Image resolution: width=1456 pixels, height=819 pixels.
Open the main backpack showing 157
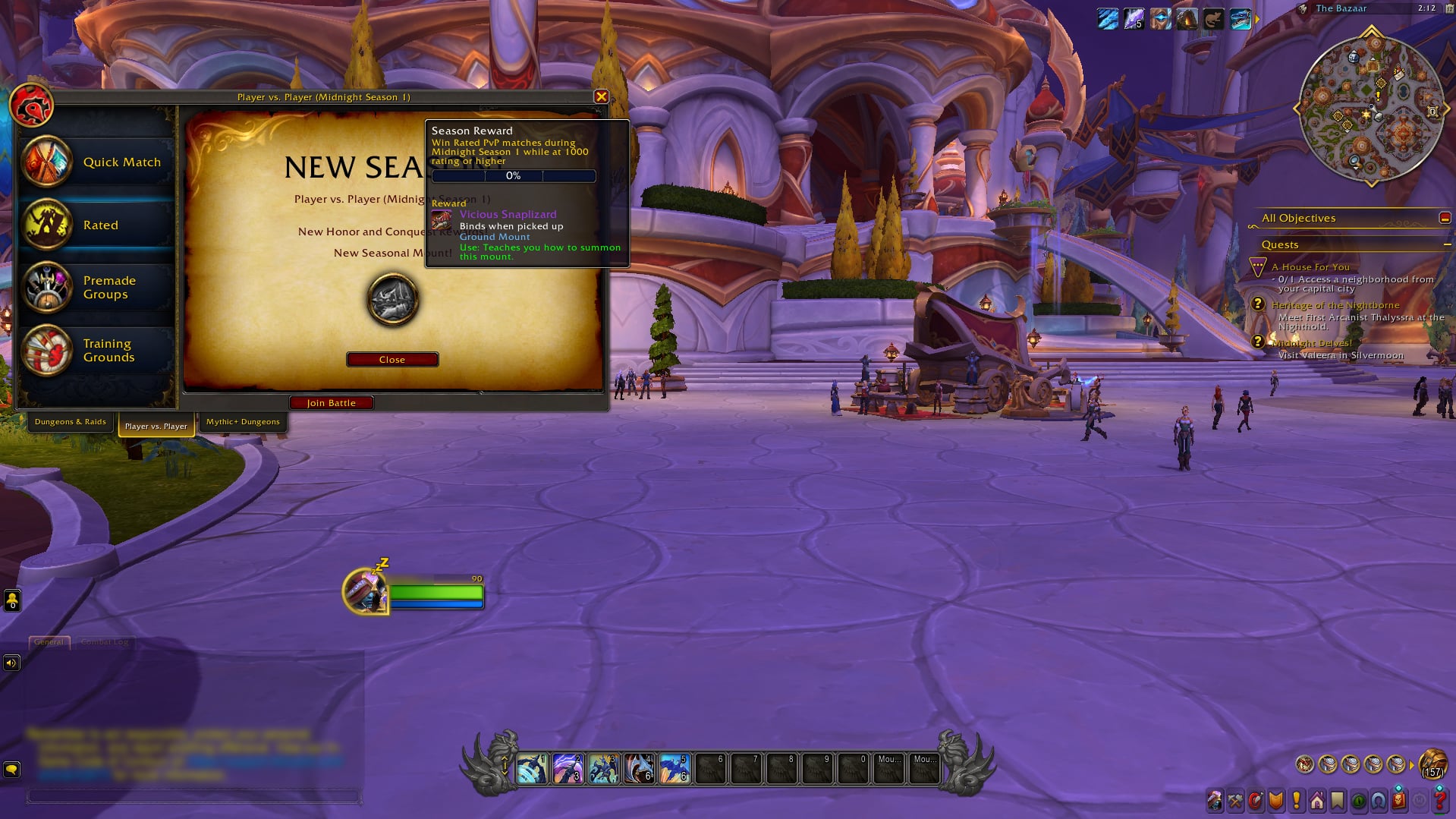[1432, 764]
